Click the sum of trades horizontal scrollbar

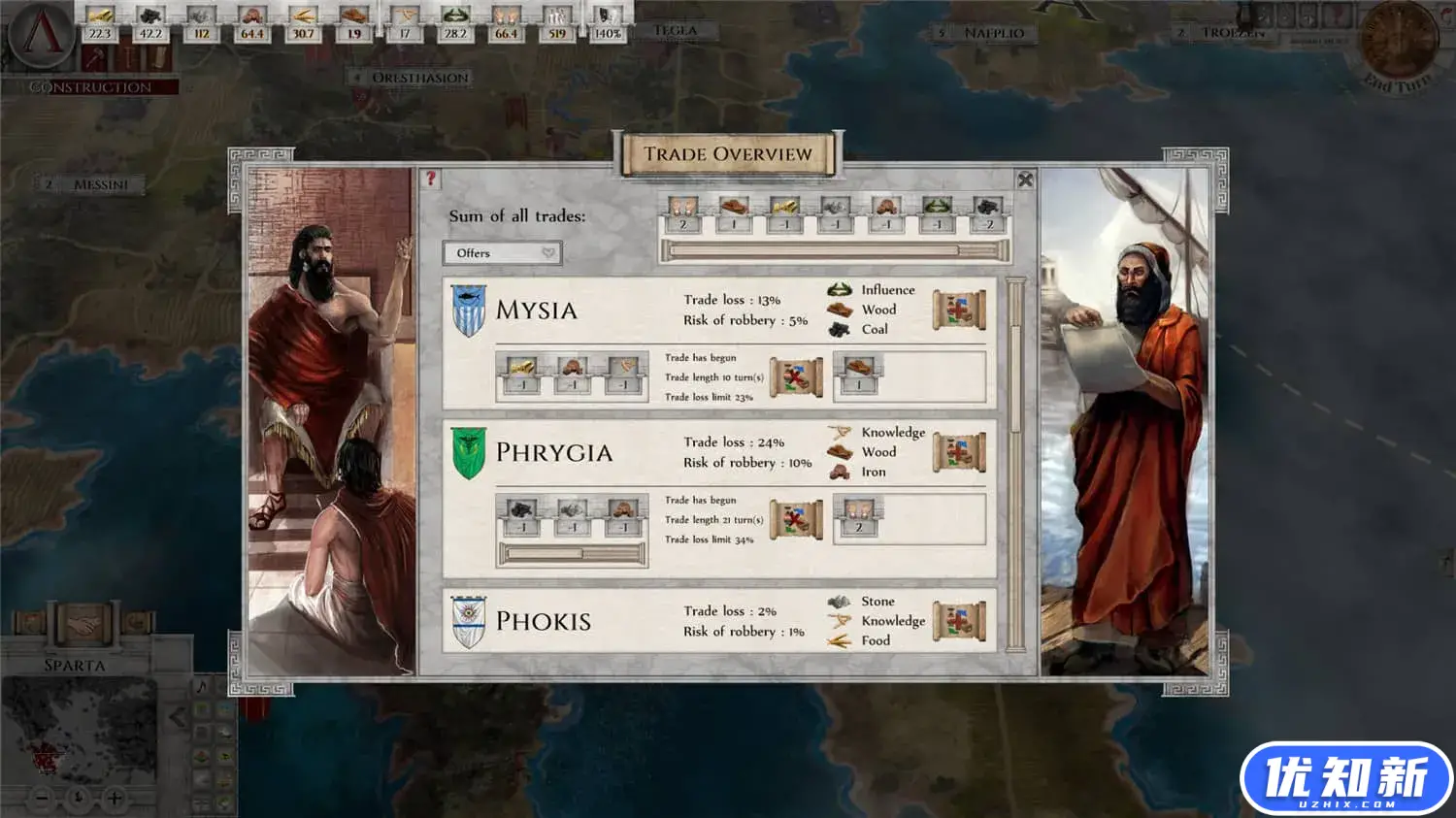click(835, 251)
